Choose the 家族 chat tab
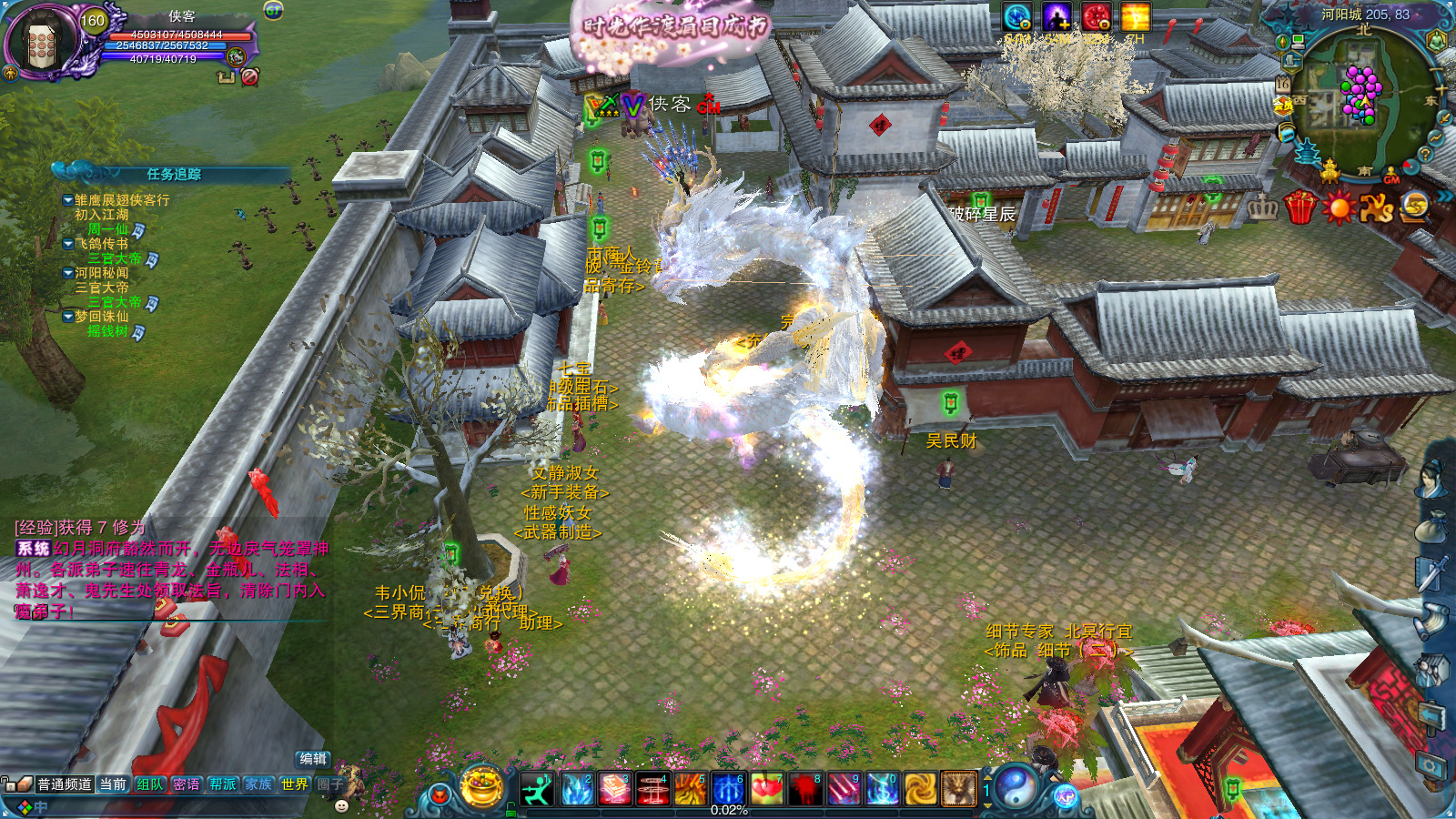 pyautogui.click(x=259, y=784)
